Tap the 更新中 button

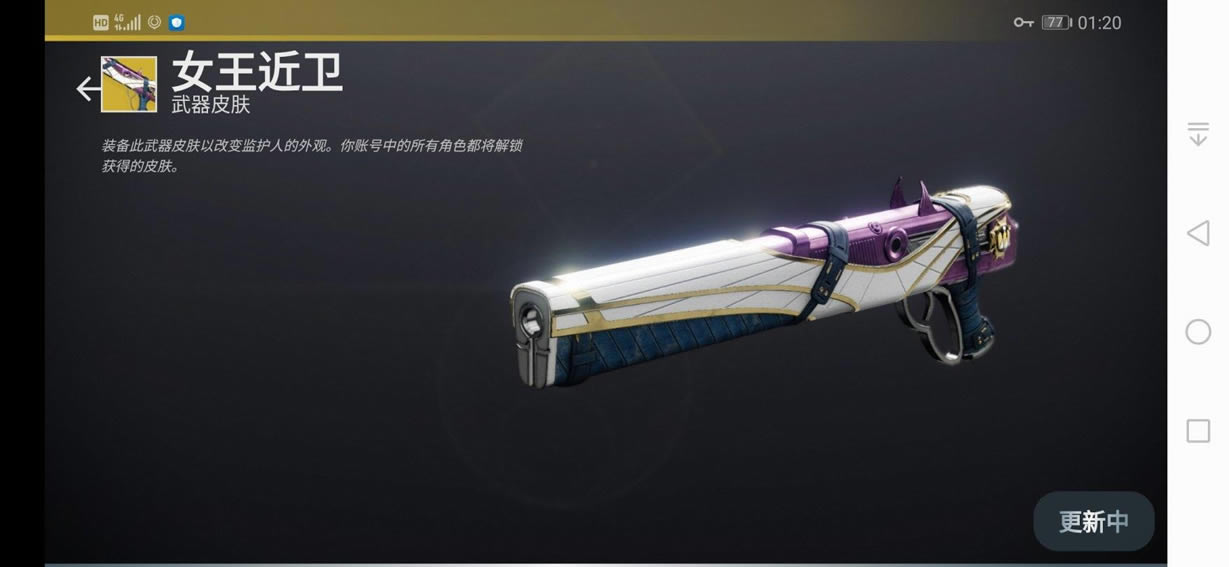[1093, 521]
